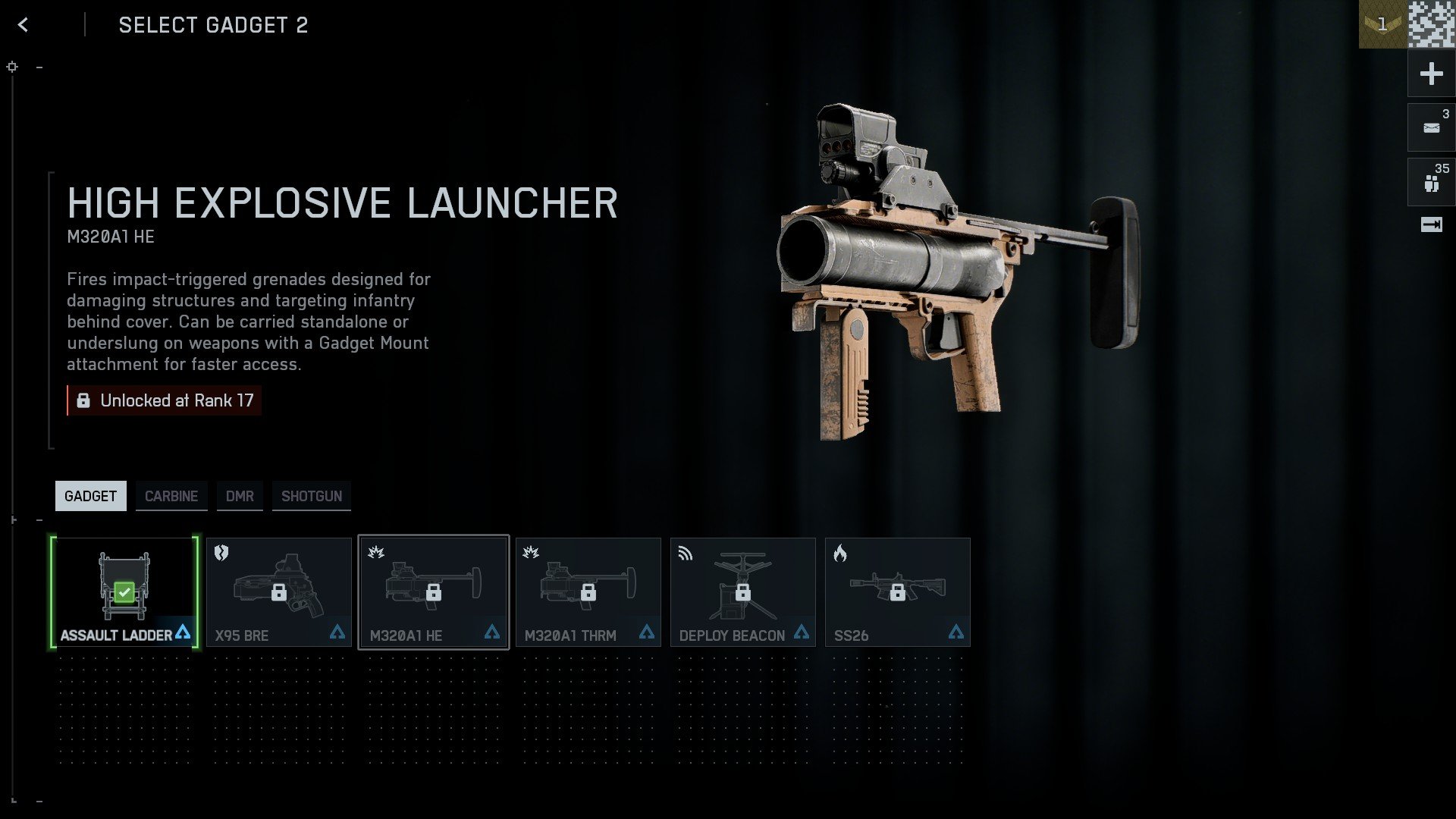Open the messages icon showing 3 notifications

[x=1430, y=127]
